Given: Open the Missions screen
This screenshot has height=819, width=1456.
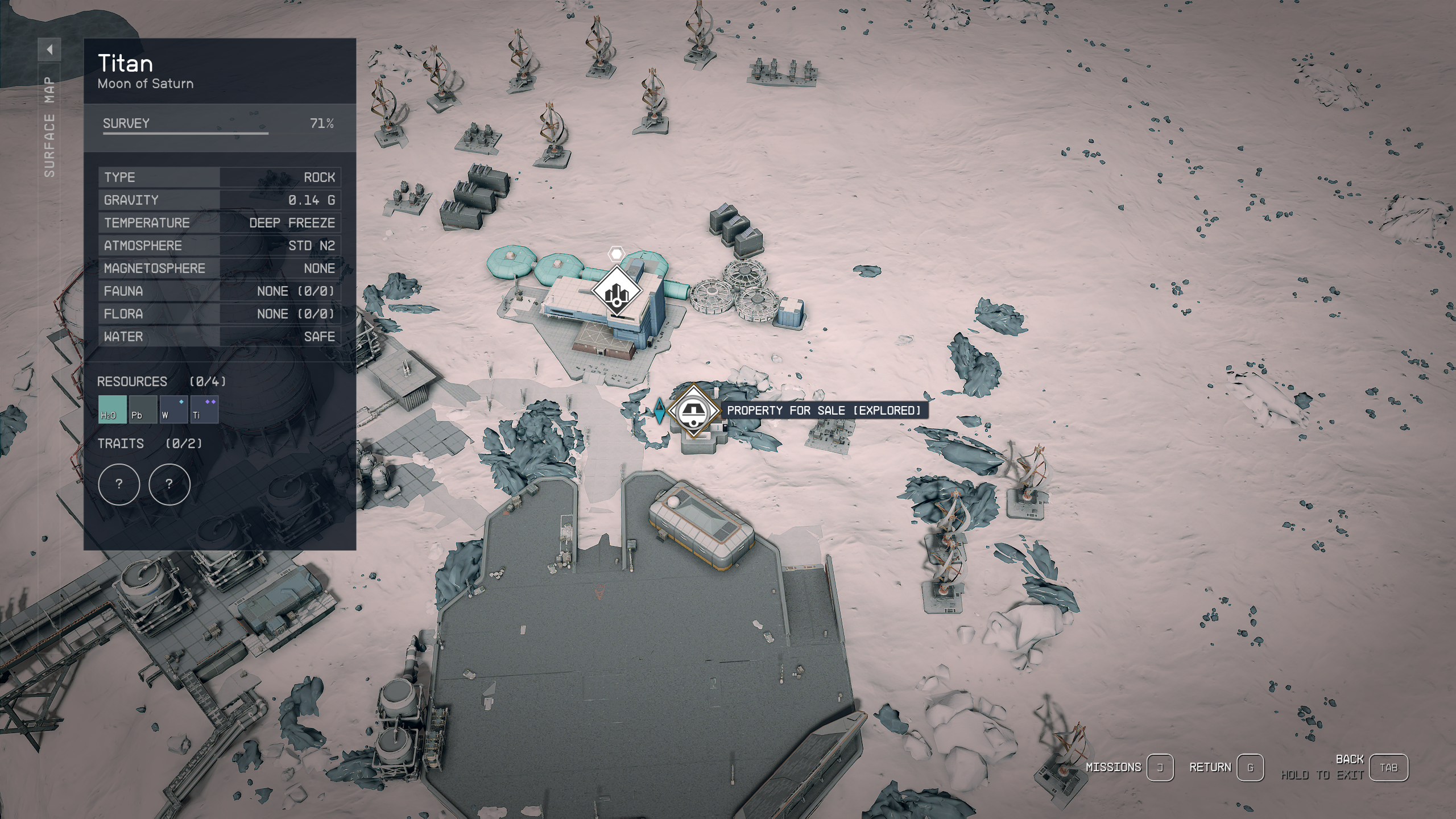Looking at the screenshot, I should click(x=1160, y=768).
